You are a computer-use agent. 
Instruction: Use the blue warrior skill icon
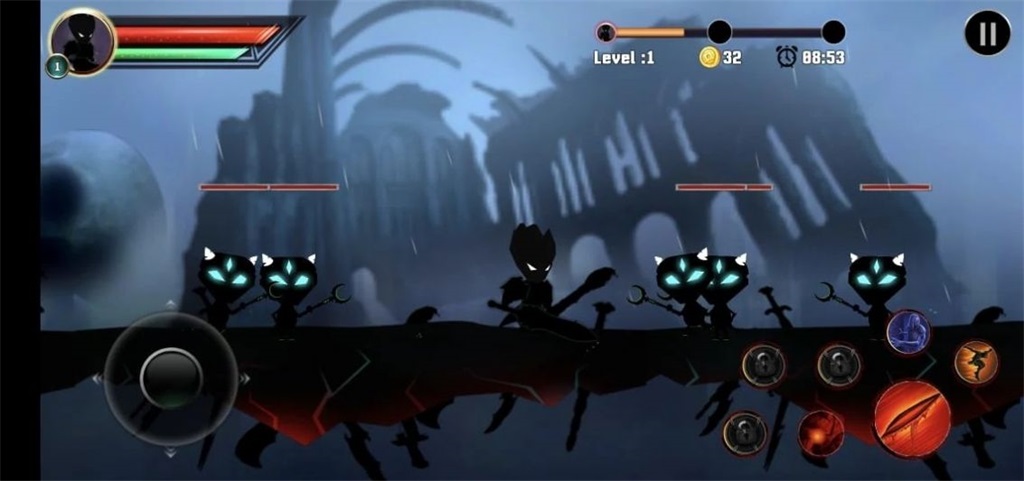[x=908, y=332]
